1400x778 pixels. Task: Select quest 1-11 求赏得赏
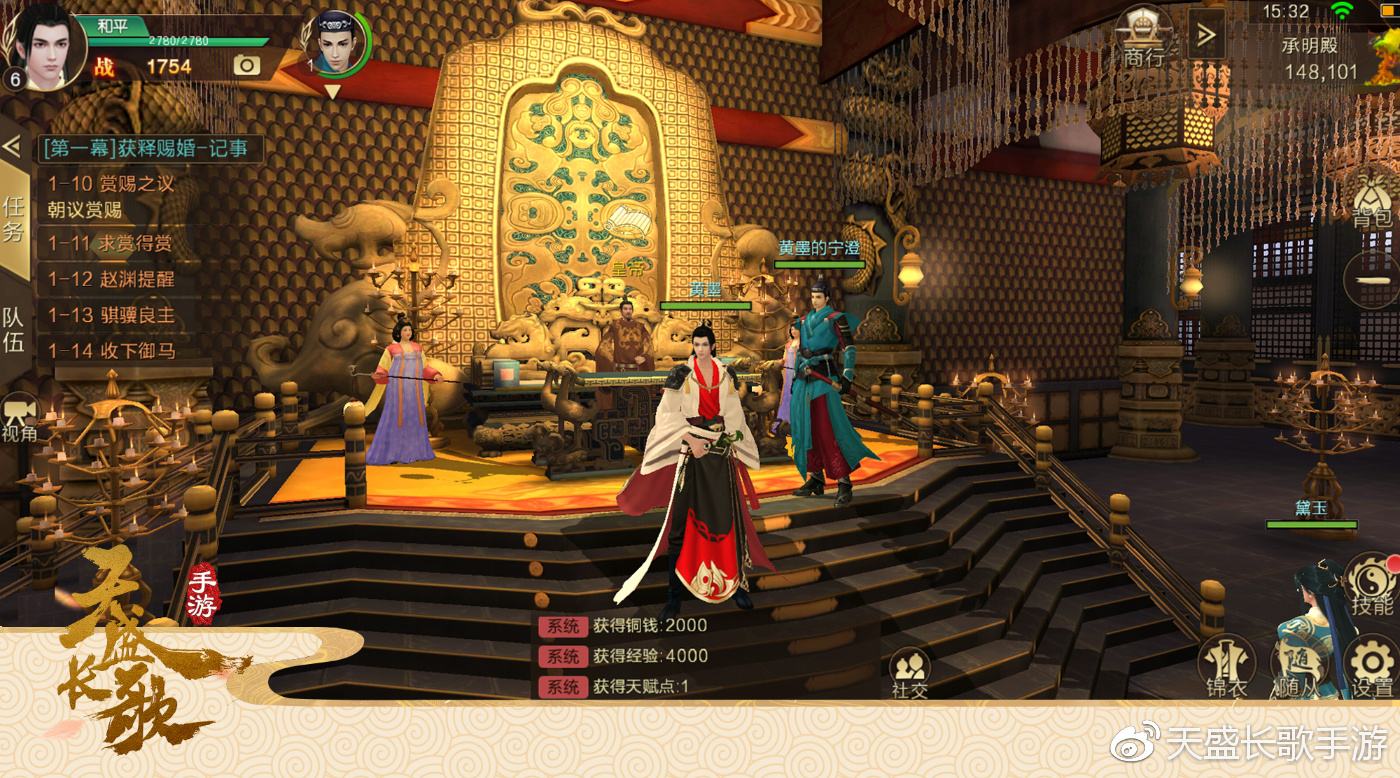point(111,243)
